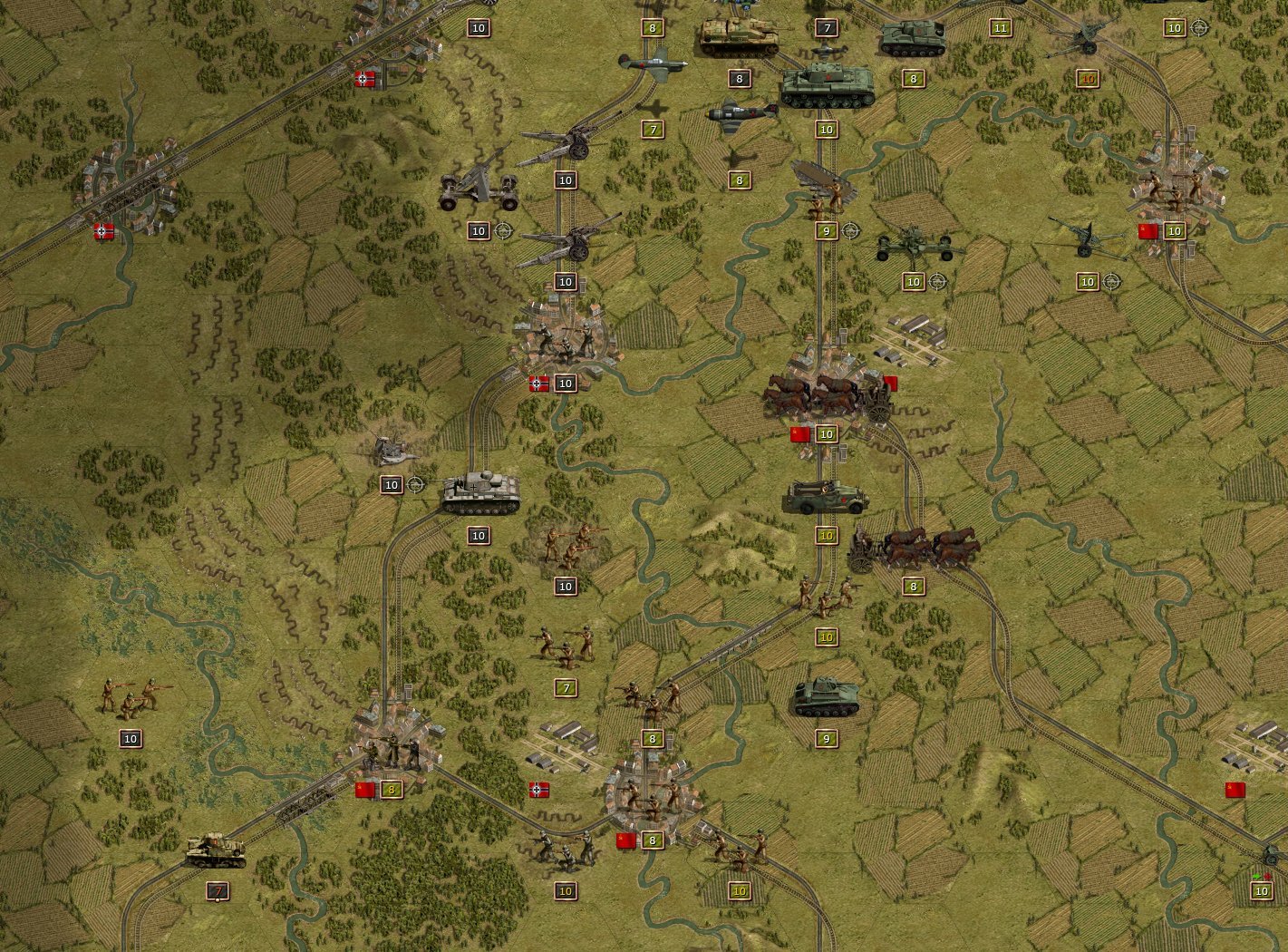Click the crosshair marker beside the Panzer tank
1288x952 pixels.
tap(416, 484)
